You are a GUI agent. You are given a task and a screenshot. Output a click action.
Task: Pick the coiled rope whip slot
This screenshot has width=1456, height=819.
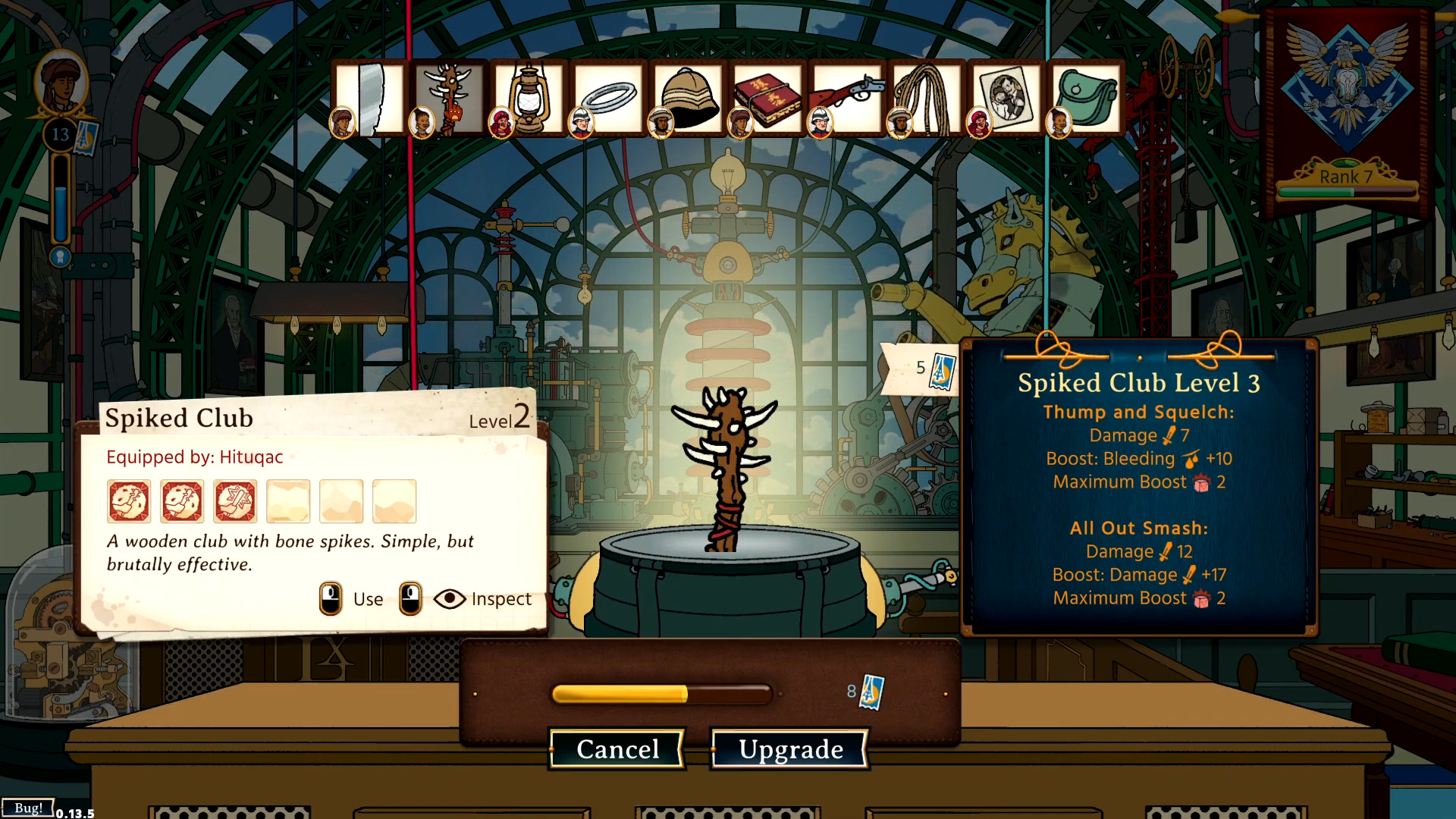pos(927,99)
